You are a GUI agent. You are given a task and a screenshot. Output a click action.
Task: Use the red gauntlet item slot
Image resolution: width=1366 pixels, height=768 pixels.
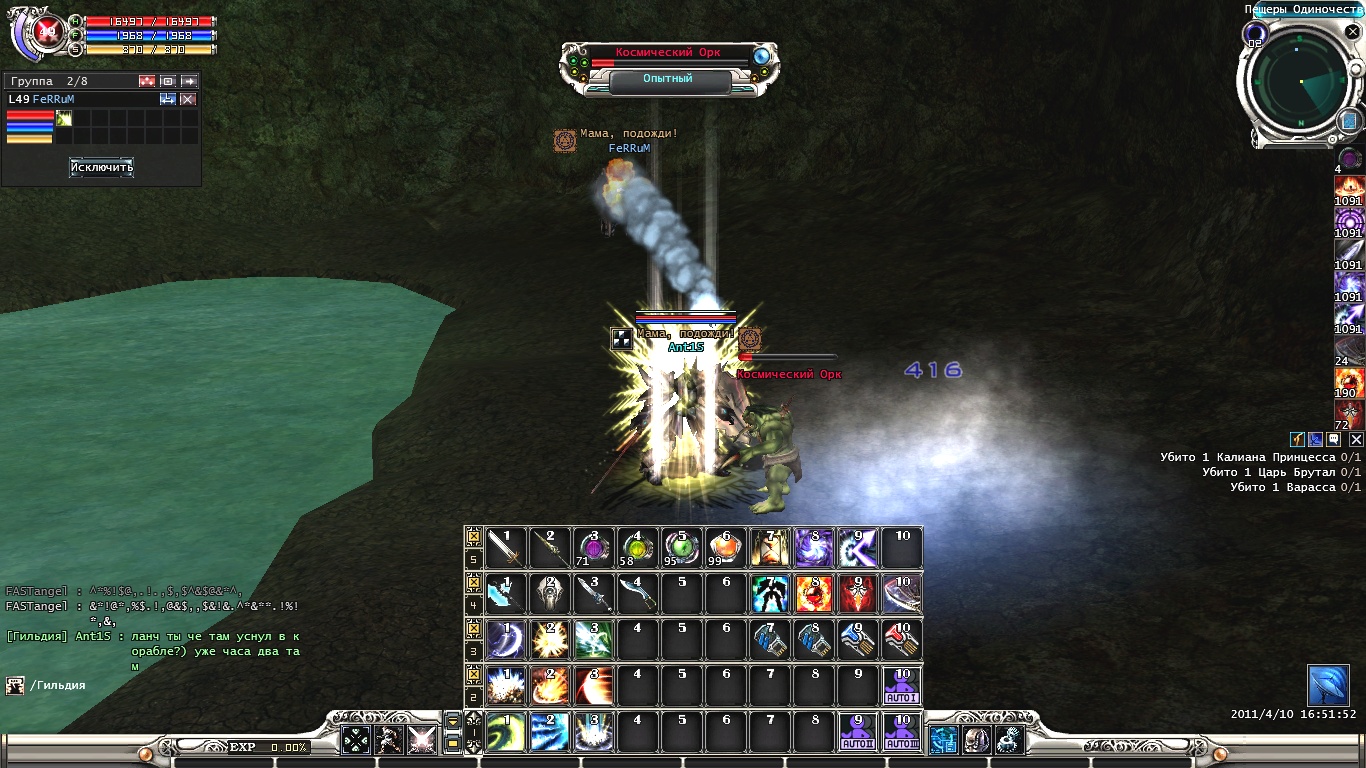[902, 640]
